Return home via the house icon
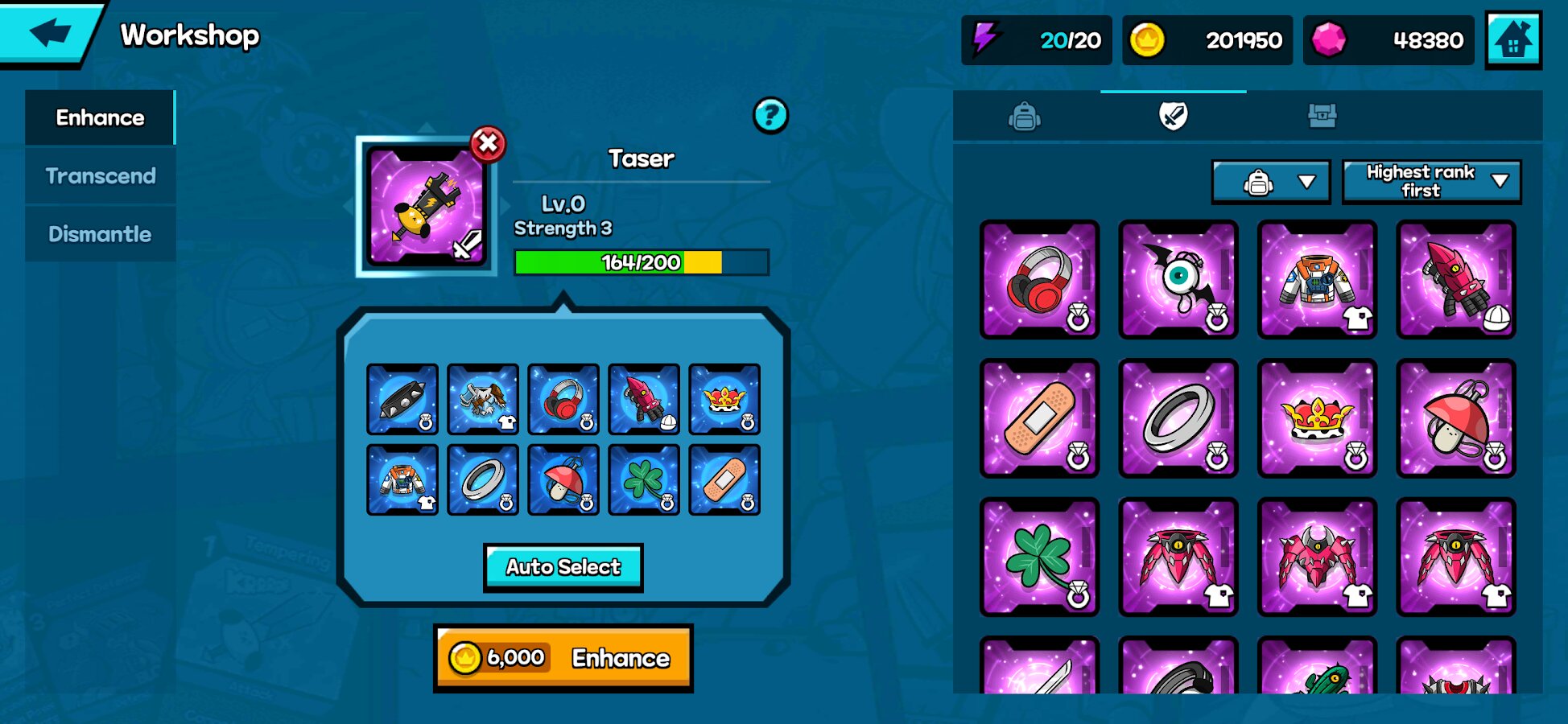The width and height of the screenshot is (1568, 724). [x=1513, y=39]
